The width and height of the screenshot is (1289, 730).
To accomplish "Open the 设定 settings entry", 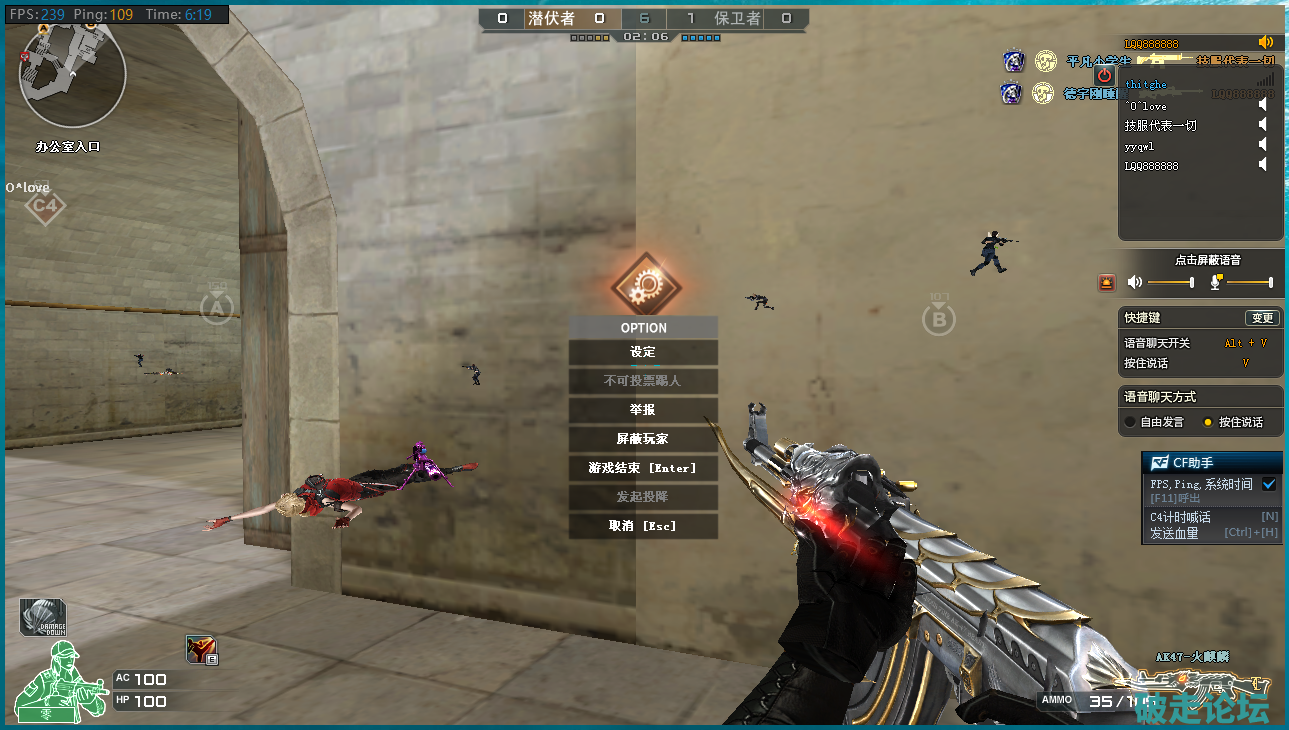I will [643, 352].
